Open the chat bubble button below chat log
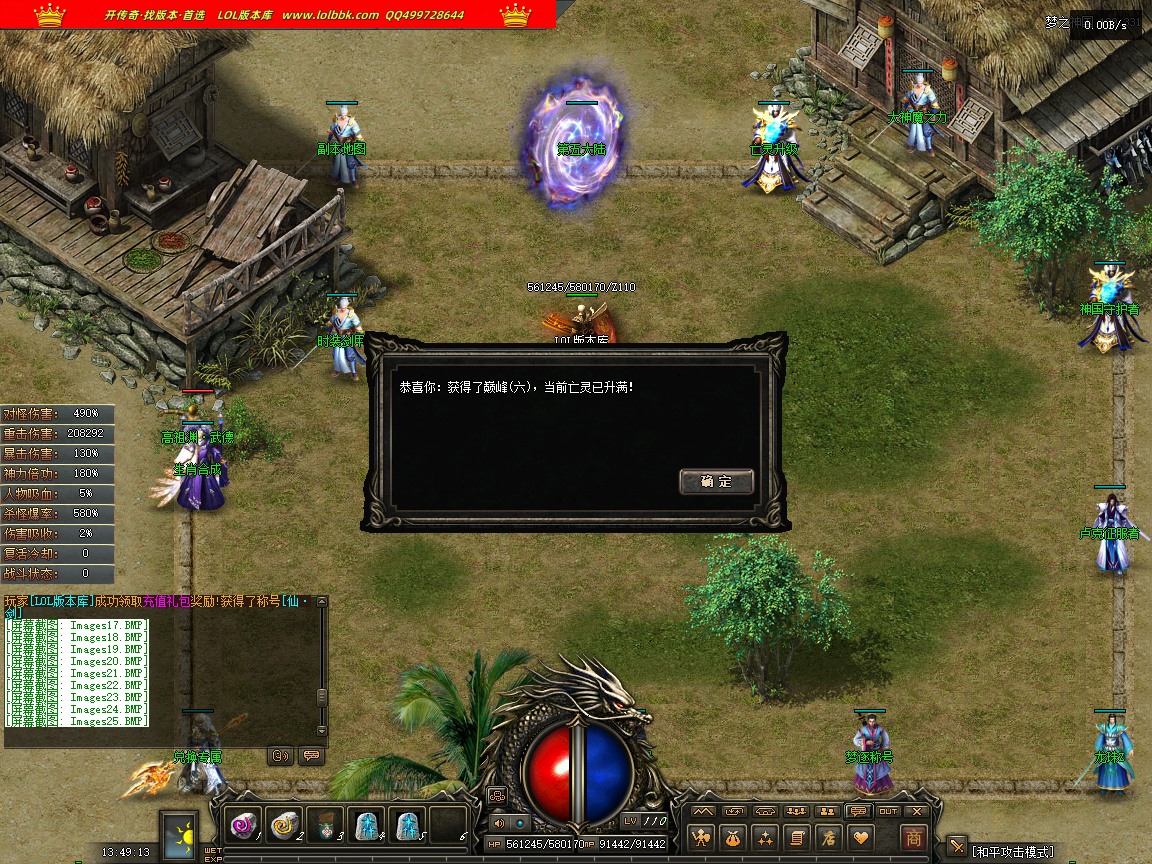The image size is (1152, 864). pos(311,756)
